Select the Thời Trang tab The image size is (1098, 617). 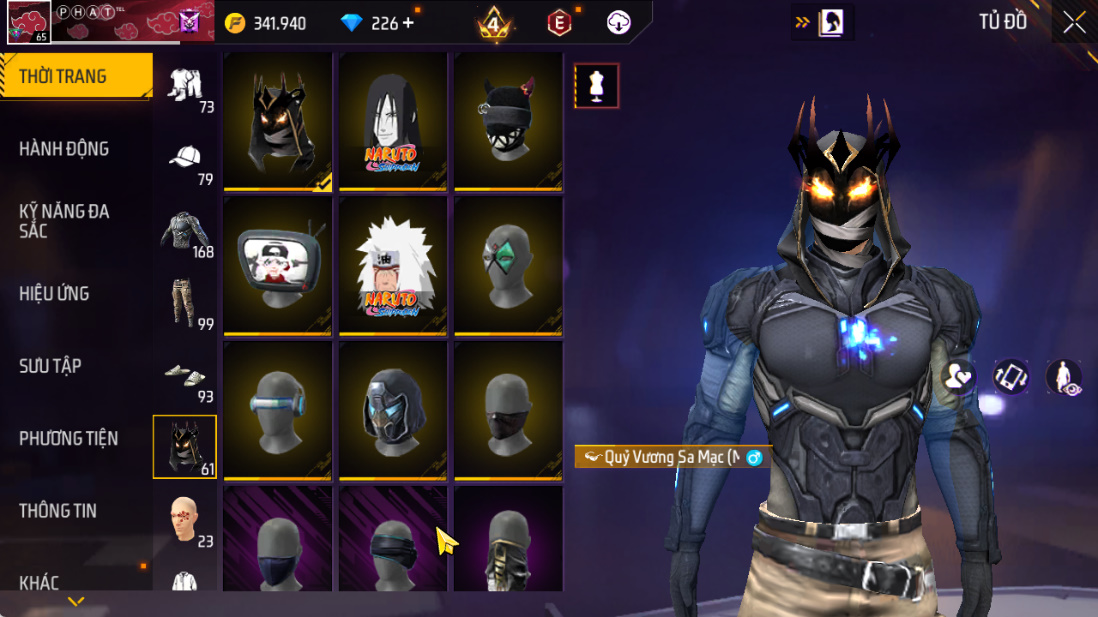(x=63, y=77)
